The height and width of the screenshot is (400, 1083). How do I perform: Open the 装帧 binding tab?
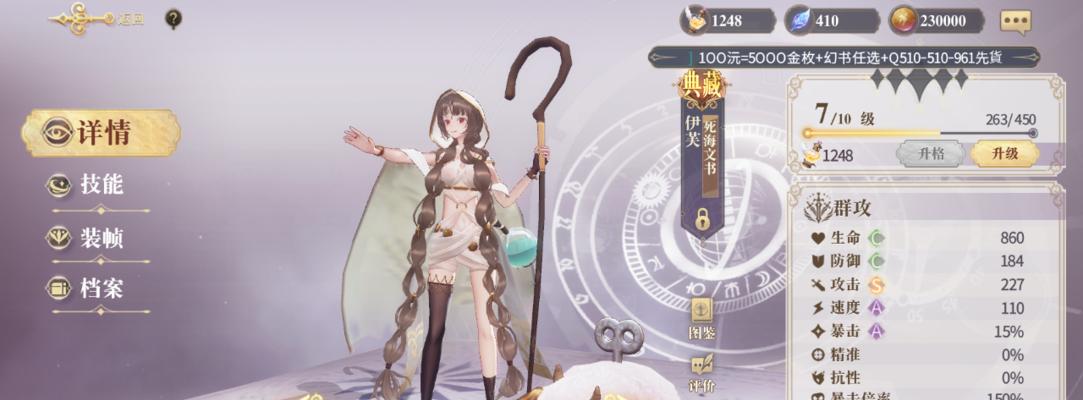tap(100, 238)
